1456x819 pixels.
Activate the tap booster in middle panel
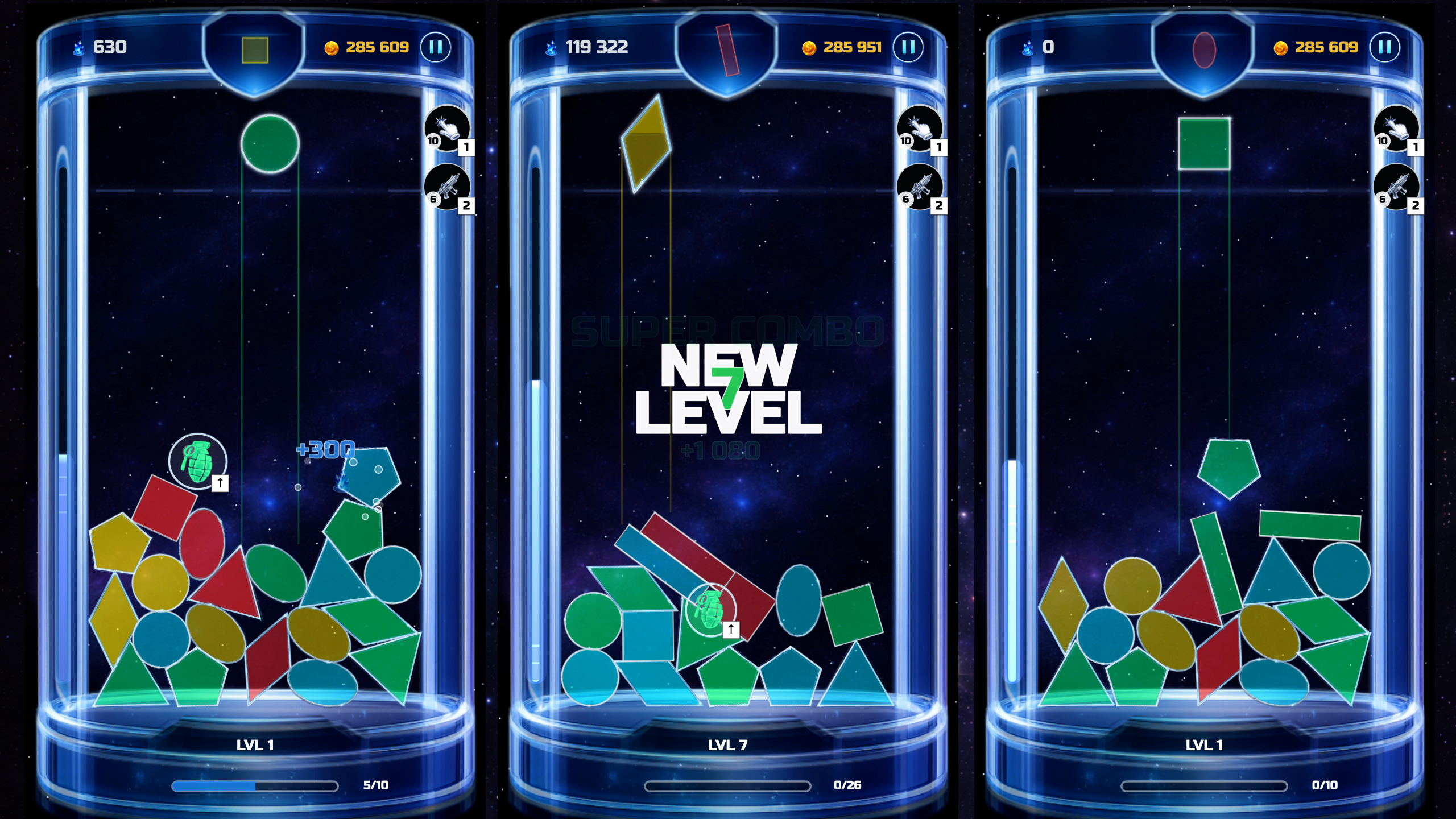[x=920, y=131]
